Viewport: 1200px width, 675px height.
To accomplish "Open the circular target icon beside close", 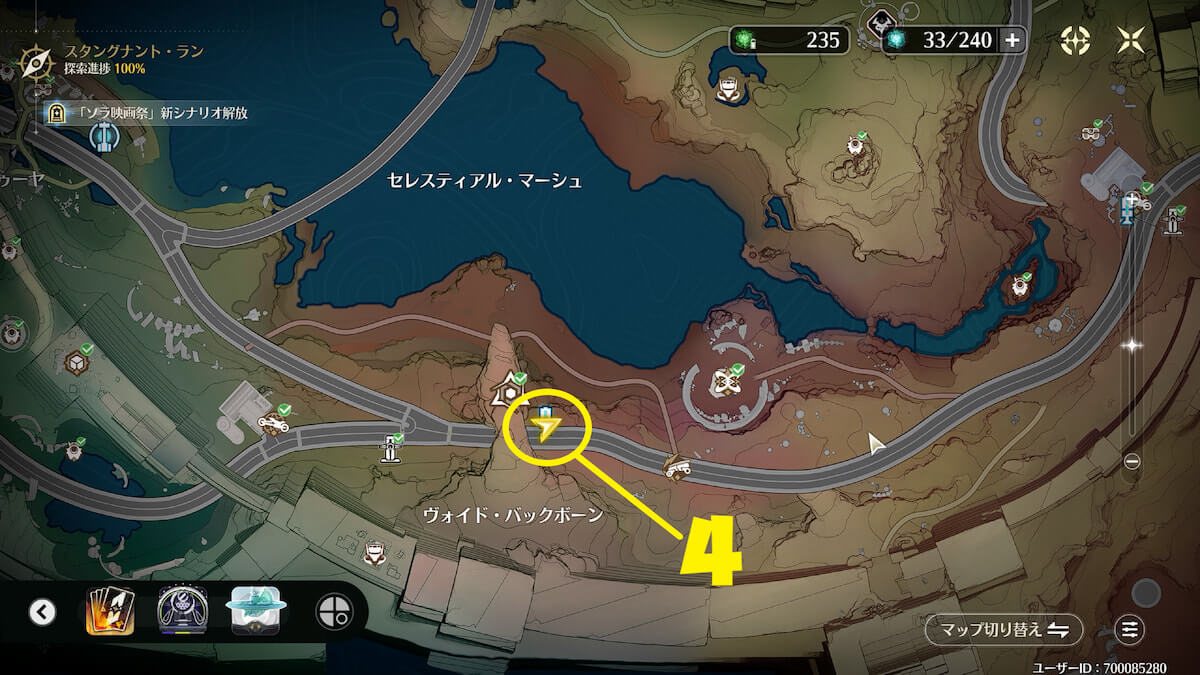I will [1075, 40].
